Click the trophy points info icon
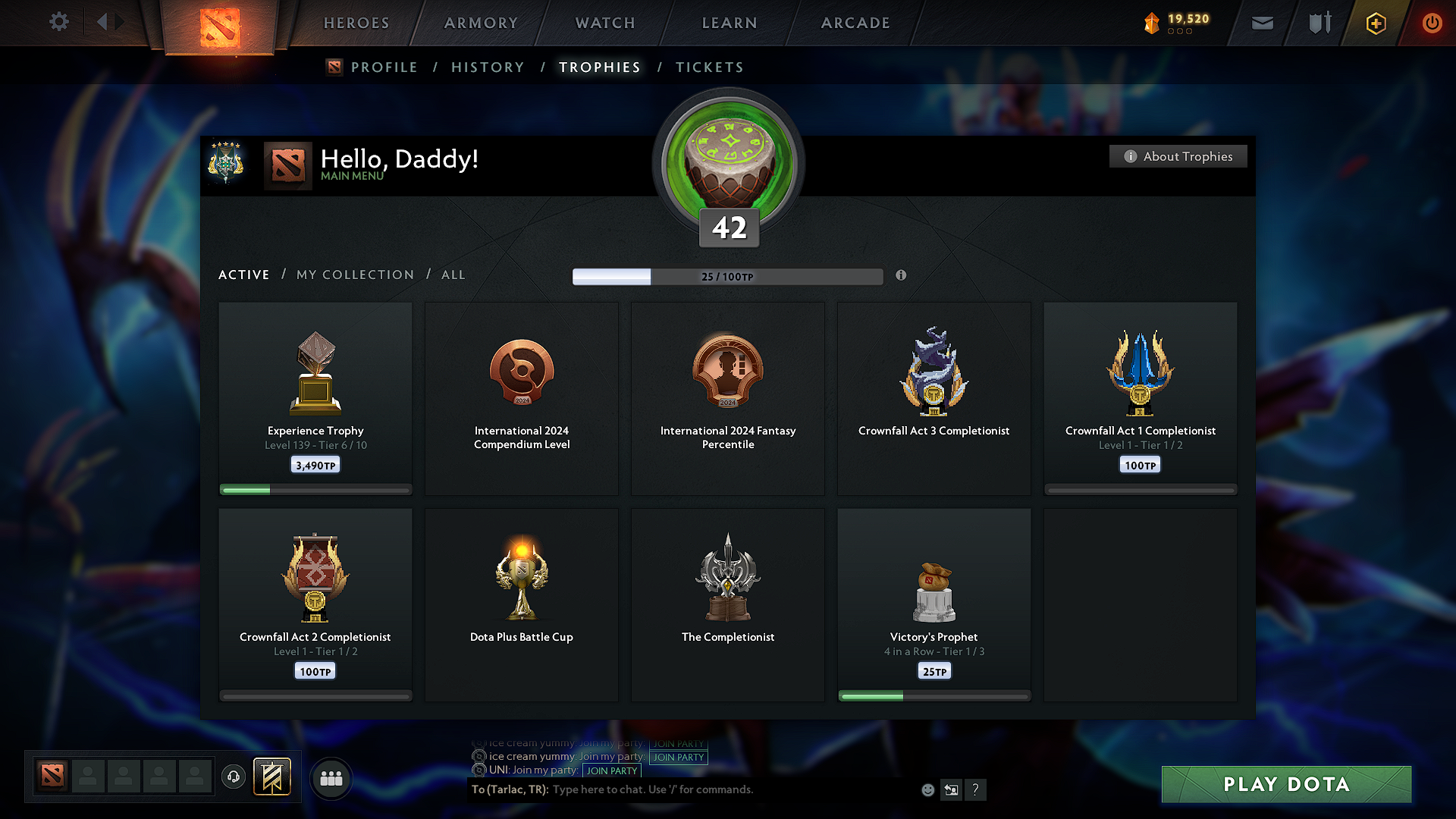 [x=902, y=276]
